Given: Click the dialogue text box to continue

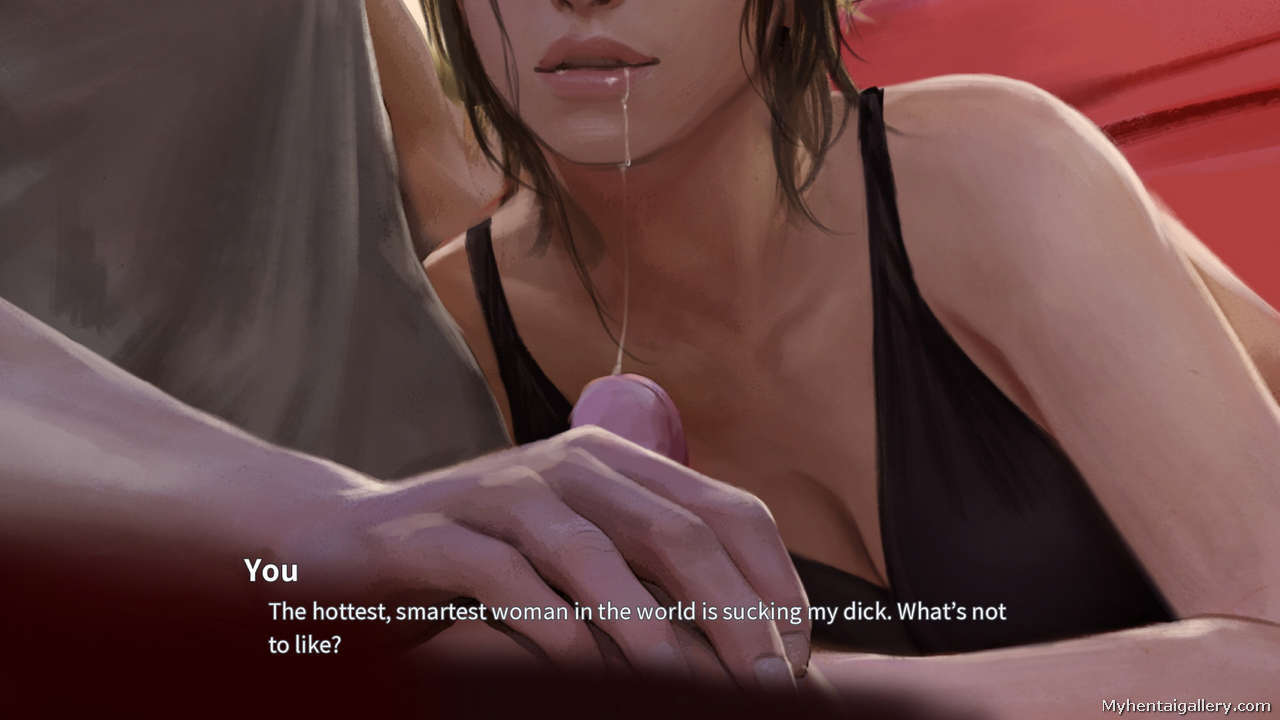Looking at the screenshot, I should (x=636, y=626).
